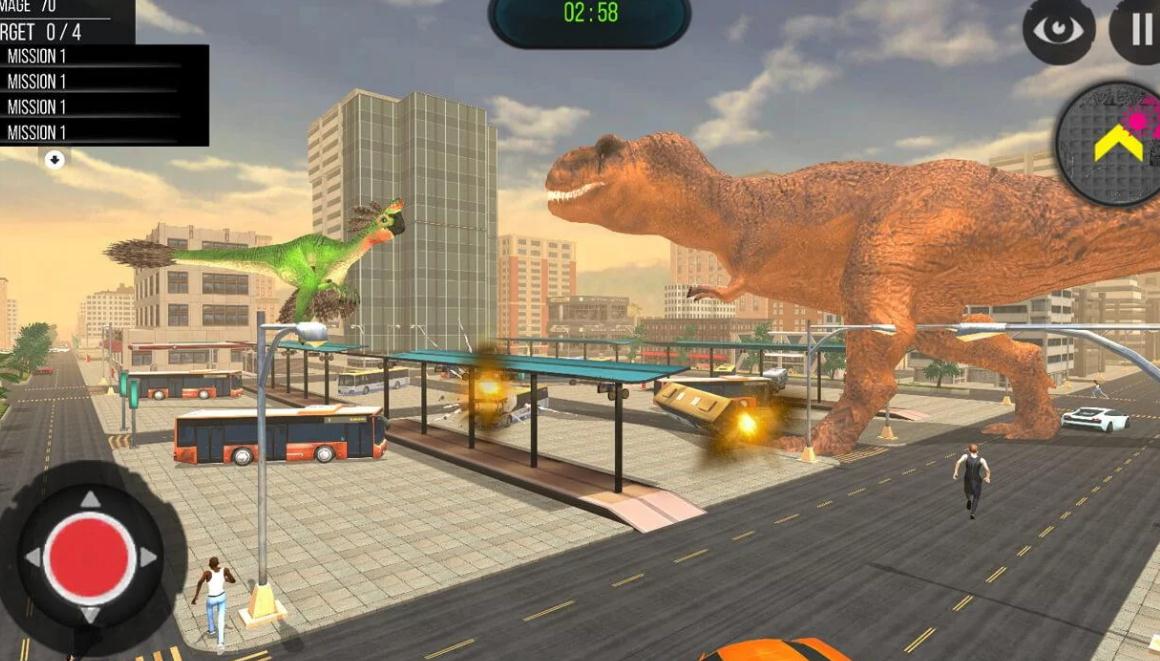This screenshot has width=1160, height=661.
Task: Pause the game
Action: (1140, 30)
